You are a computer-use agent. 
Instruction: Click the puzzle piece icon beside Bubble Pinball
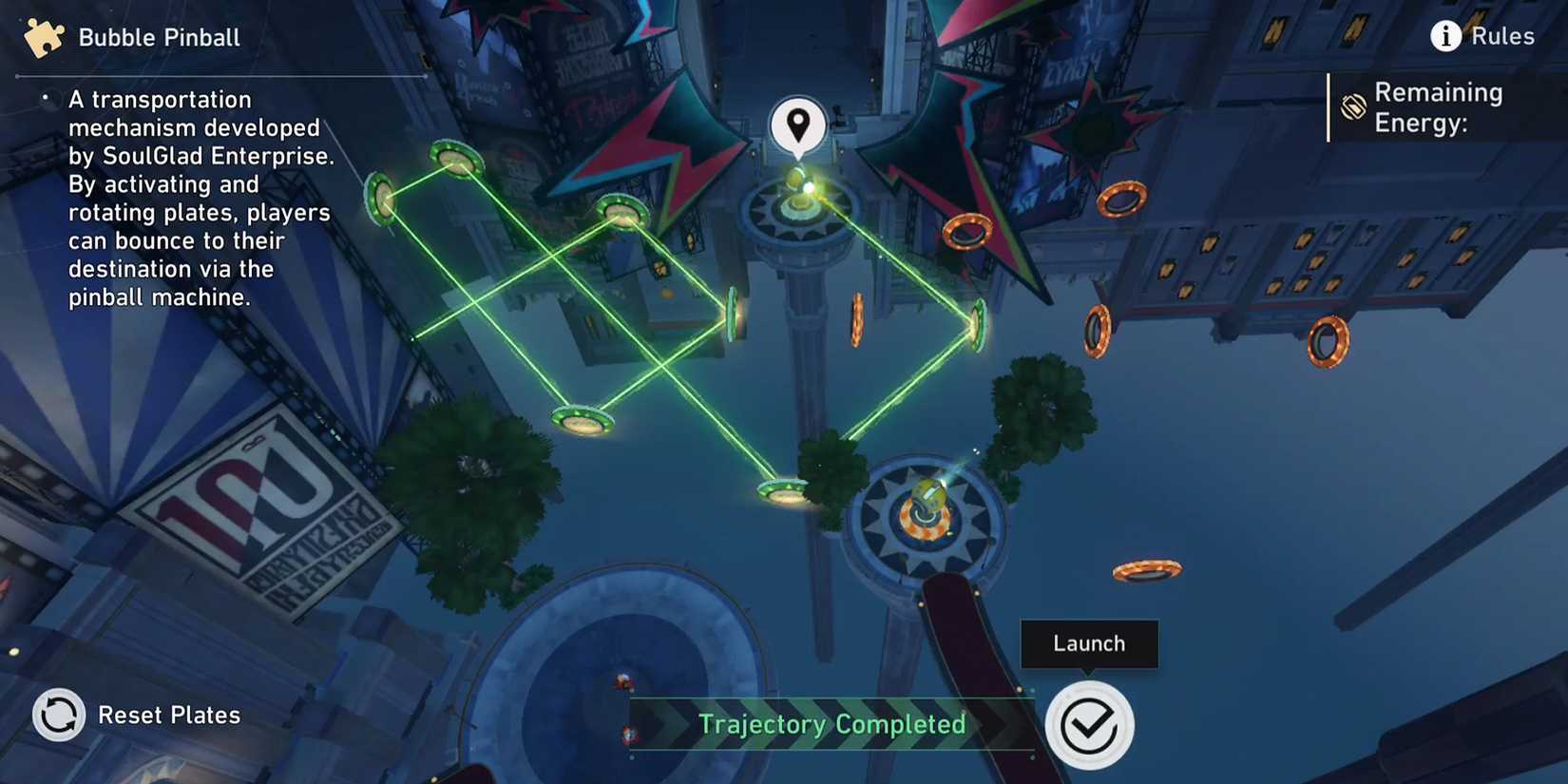(x=42, y=38)
